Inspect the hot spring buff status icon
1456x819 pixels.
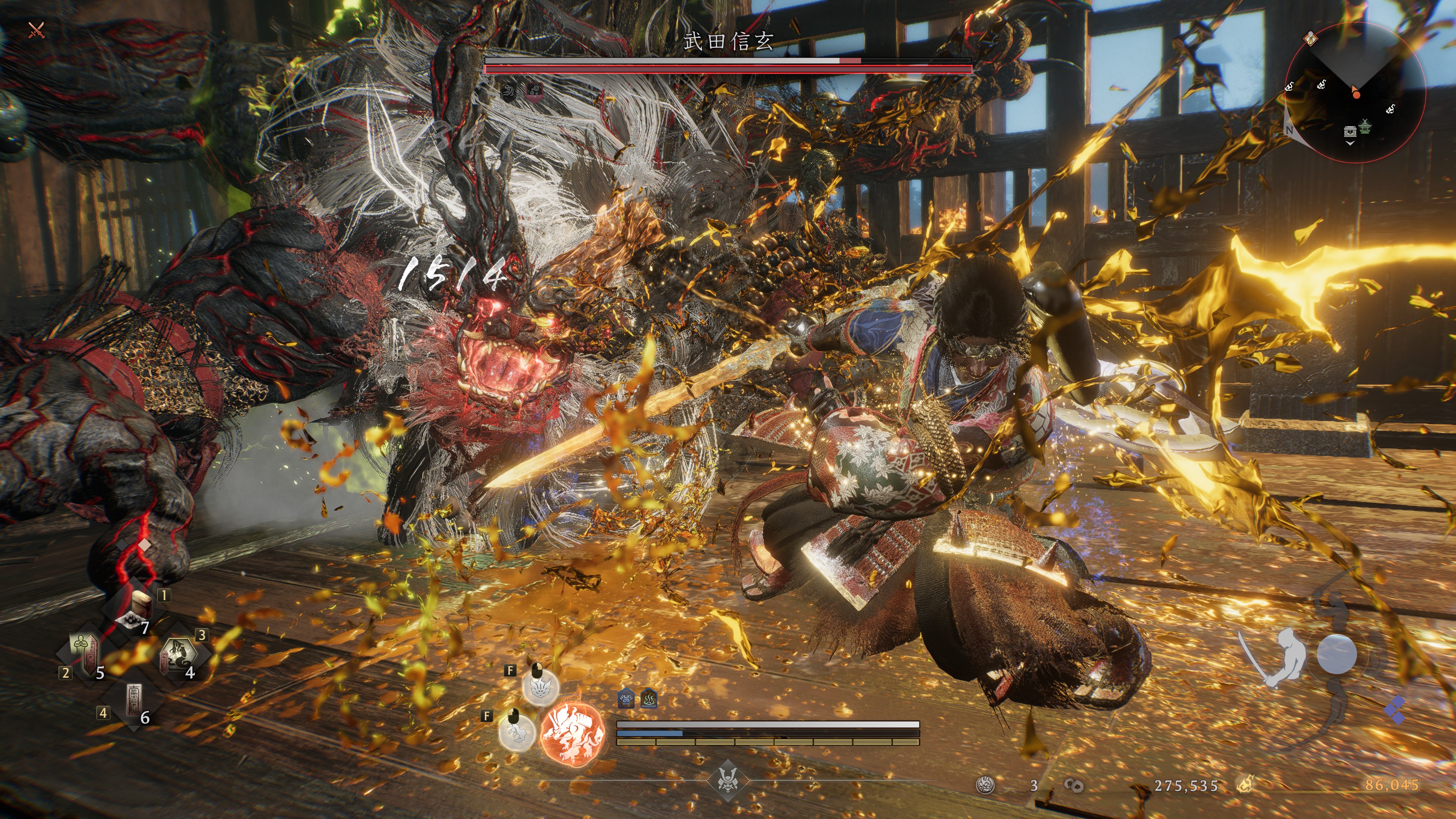(649, 699)
